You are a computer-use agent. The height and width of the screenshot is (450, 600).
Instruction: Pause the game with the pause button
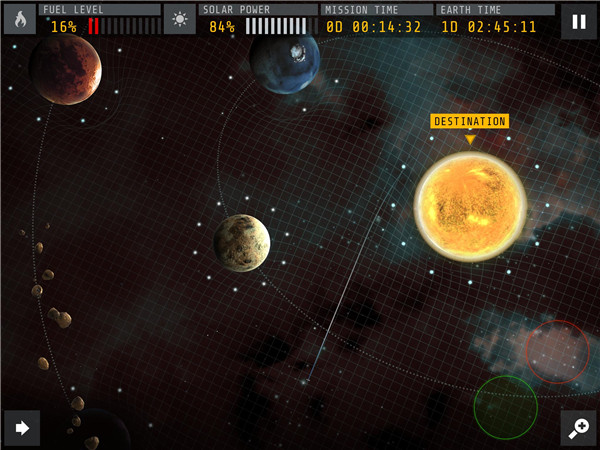click(578, 20)
